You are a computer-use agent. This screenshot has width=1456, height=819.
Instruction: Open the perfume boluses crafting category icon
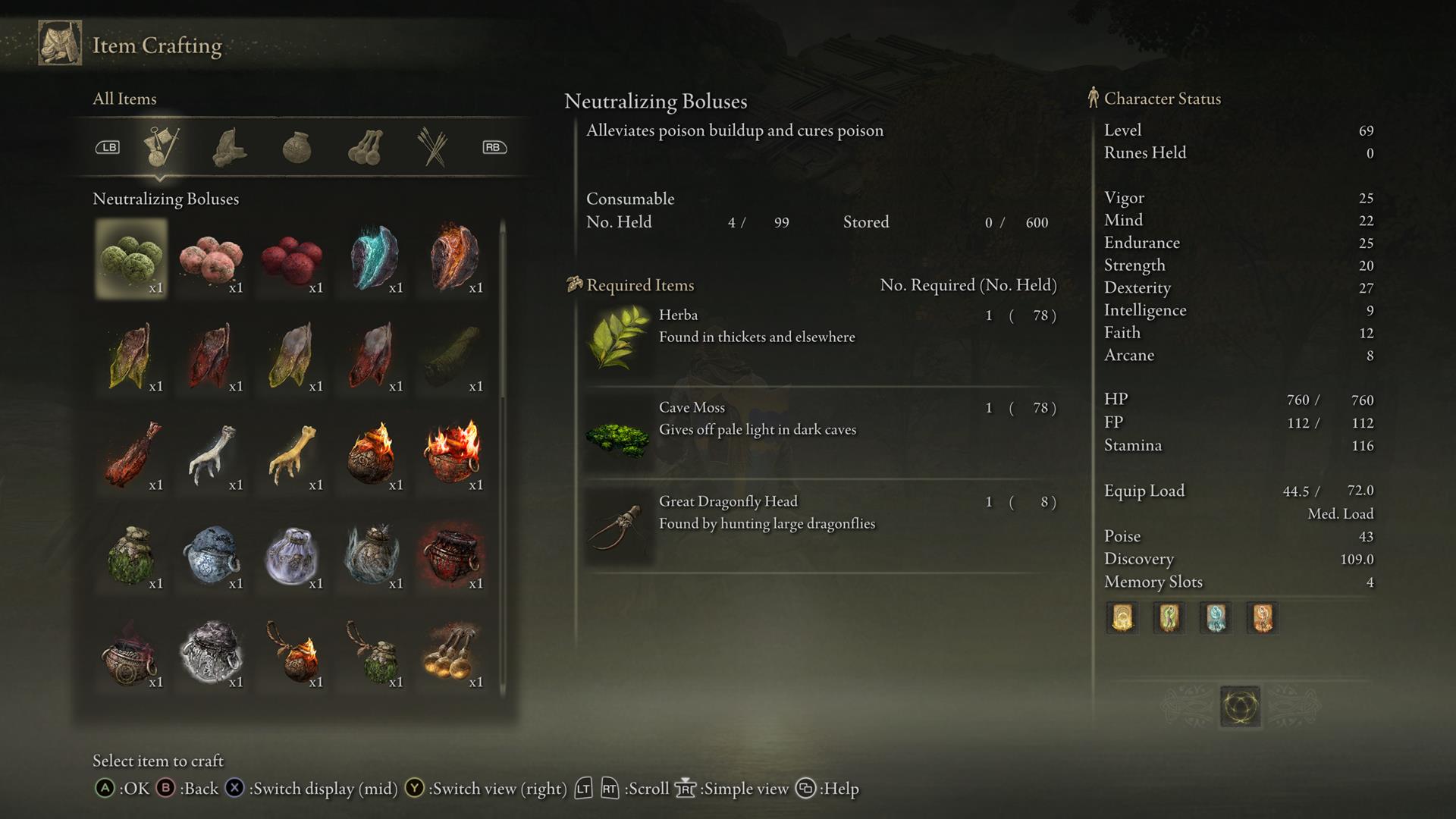pos(366,147)
